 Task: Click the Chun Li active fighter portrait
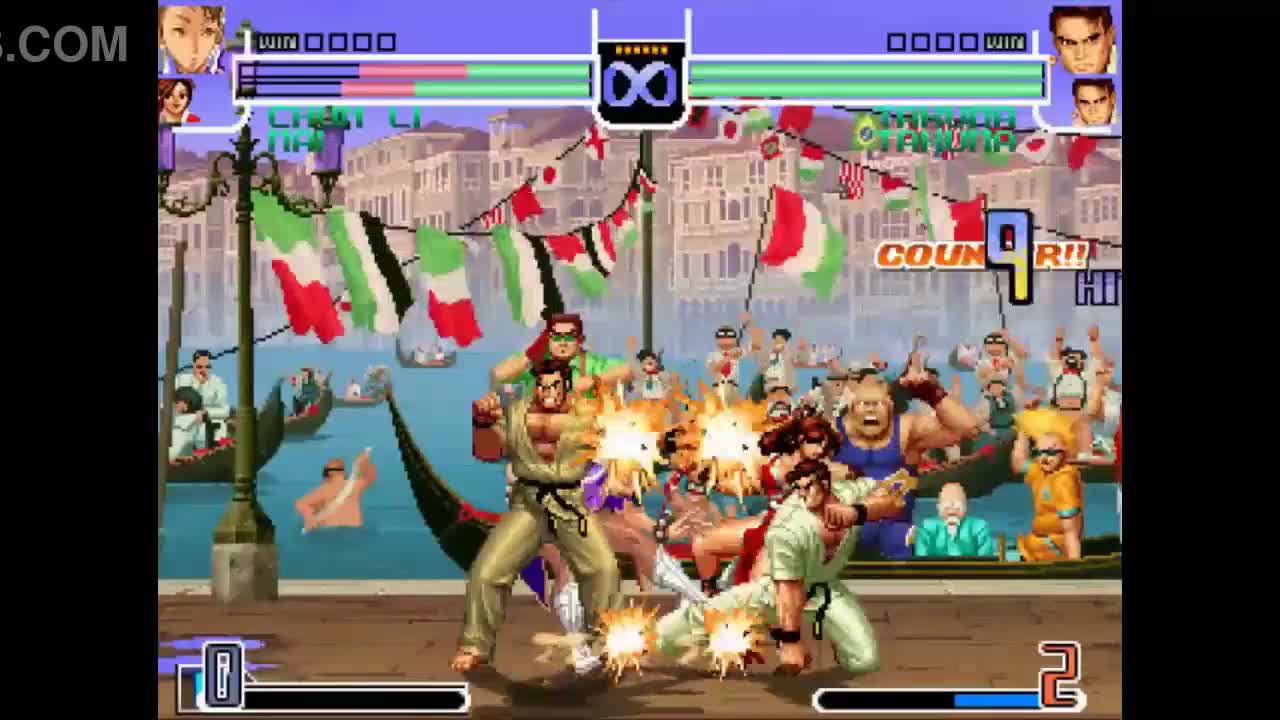(x=191, y=40)
